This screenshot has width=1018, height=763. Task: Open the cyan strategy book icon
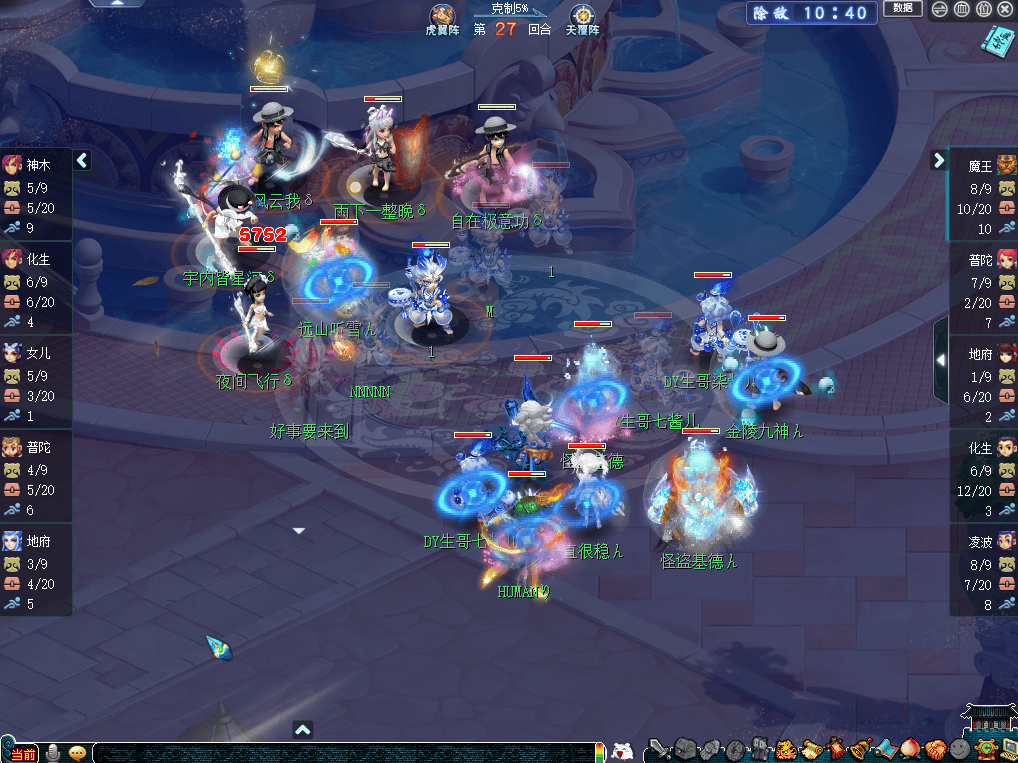tap(997, 41)
